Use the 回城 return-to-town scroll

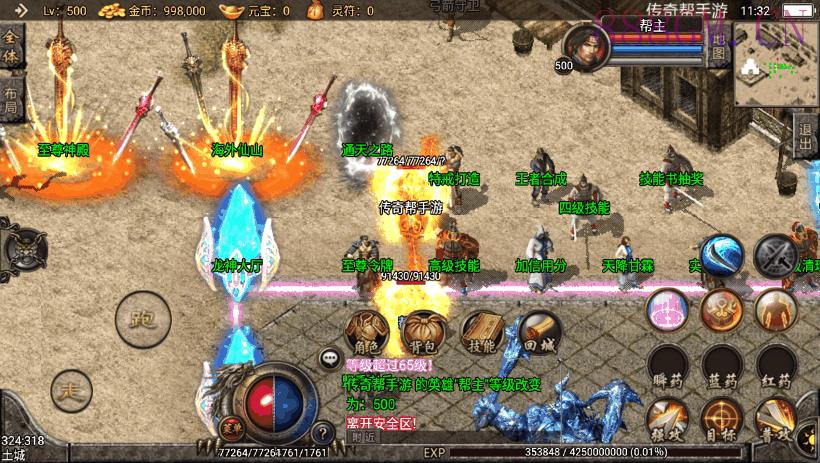coord(540,332)
